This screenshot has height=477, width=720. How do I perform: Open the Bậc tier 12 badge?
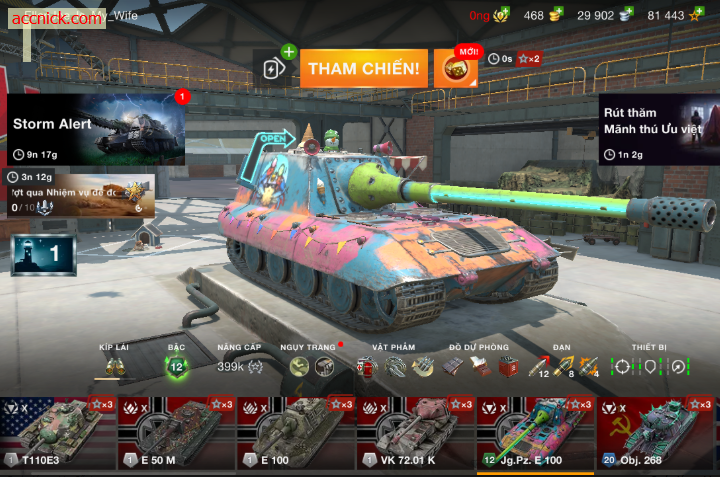click(x=177, y=367)
